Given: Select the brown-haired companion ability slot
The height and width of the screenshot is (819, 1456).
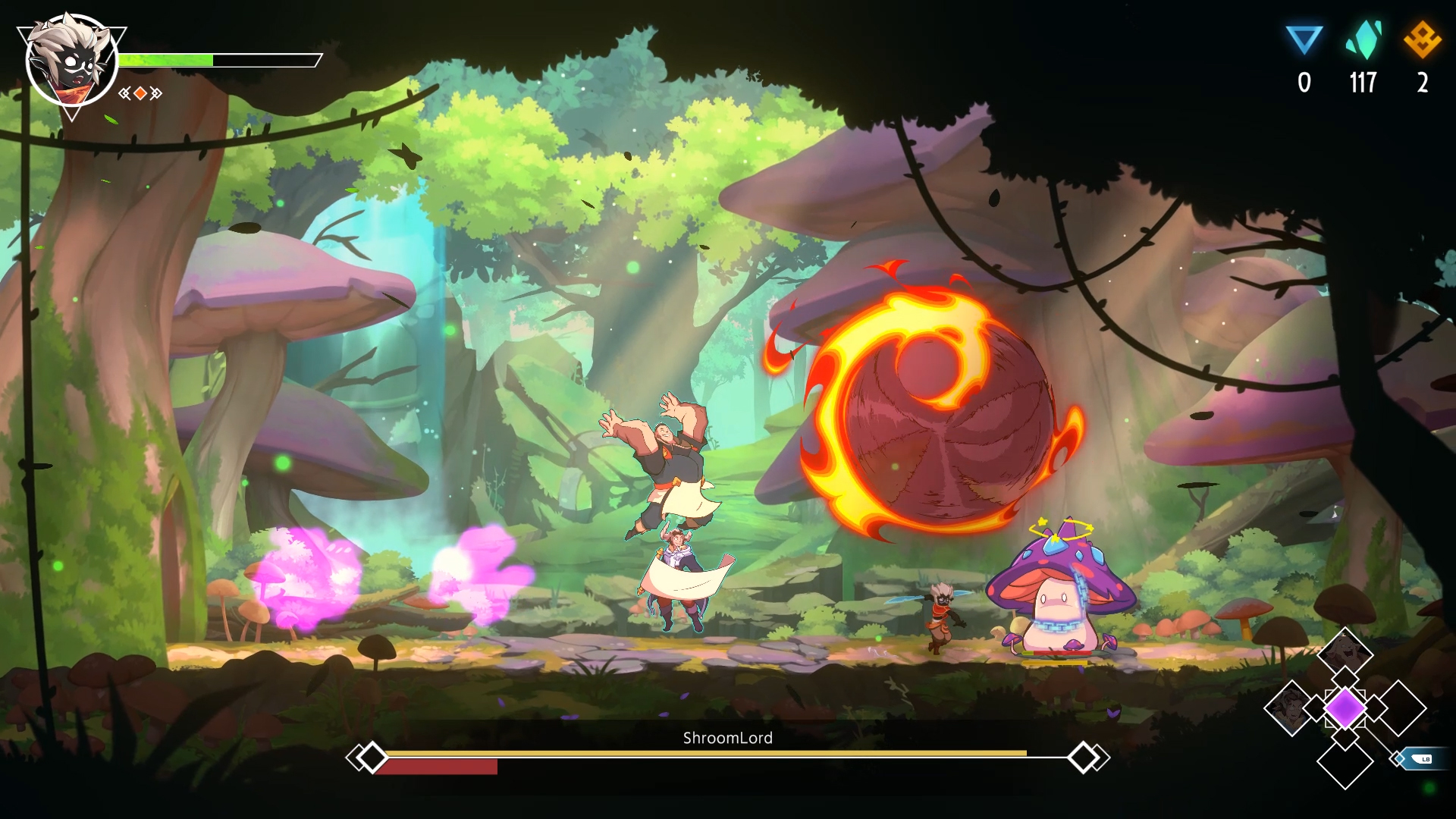Looking at the screenshot, I should point(1290,708).
